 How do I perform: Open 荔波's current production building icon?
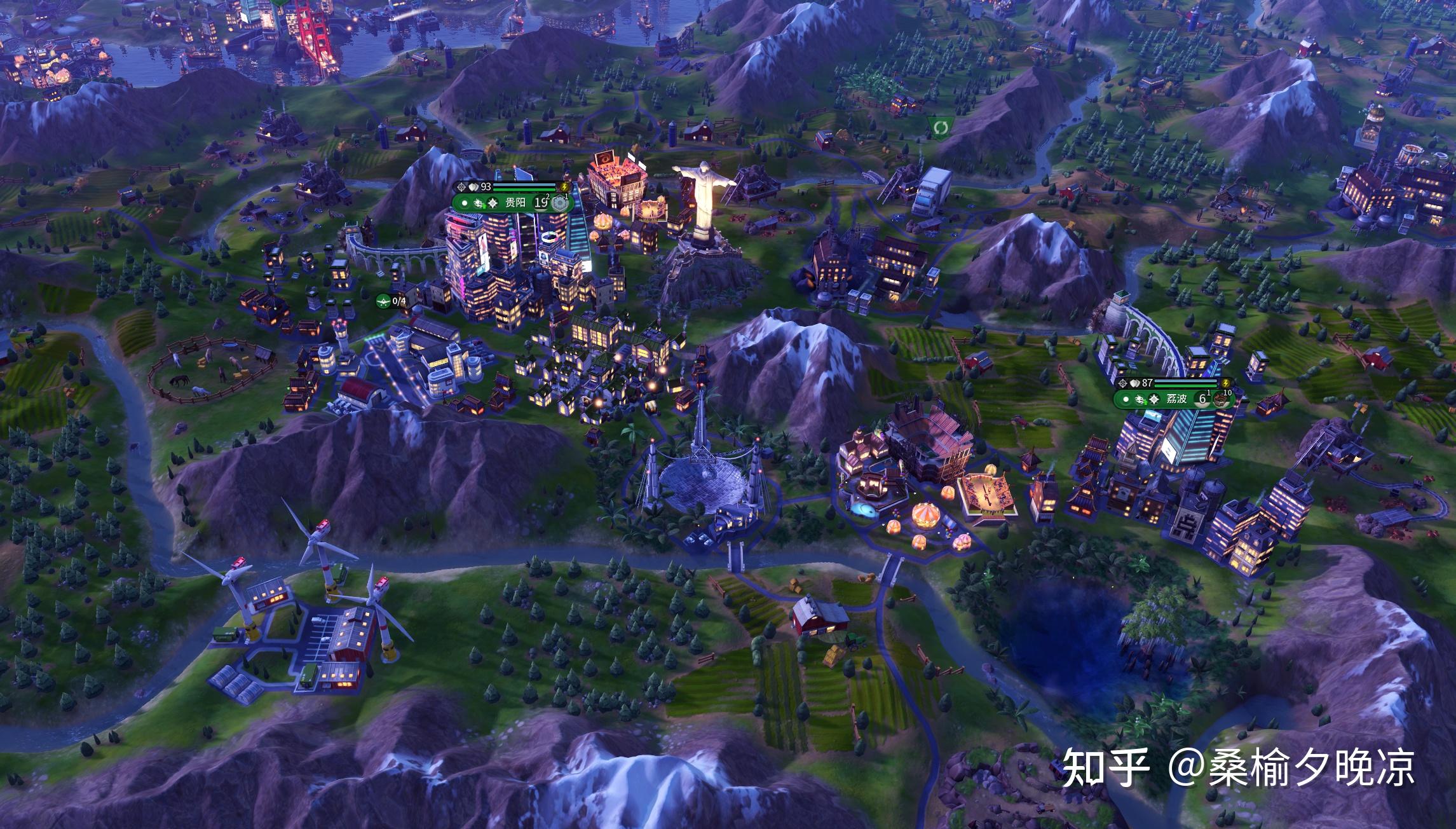[x=1220, y=399]
